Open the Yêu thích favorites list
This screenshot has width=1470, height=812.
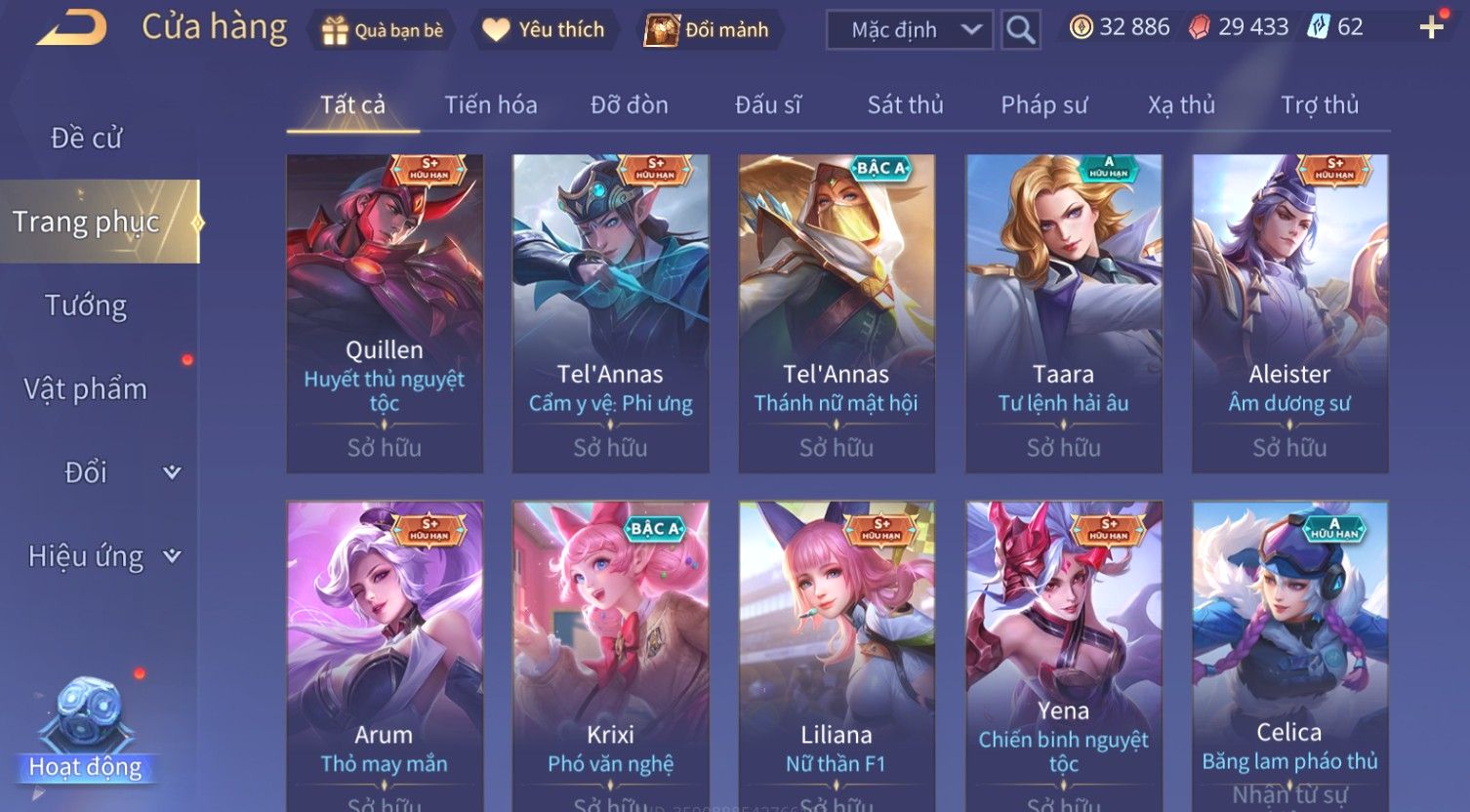pos(544,30)
